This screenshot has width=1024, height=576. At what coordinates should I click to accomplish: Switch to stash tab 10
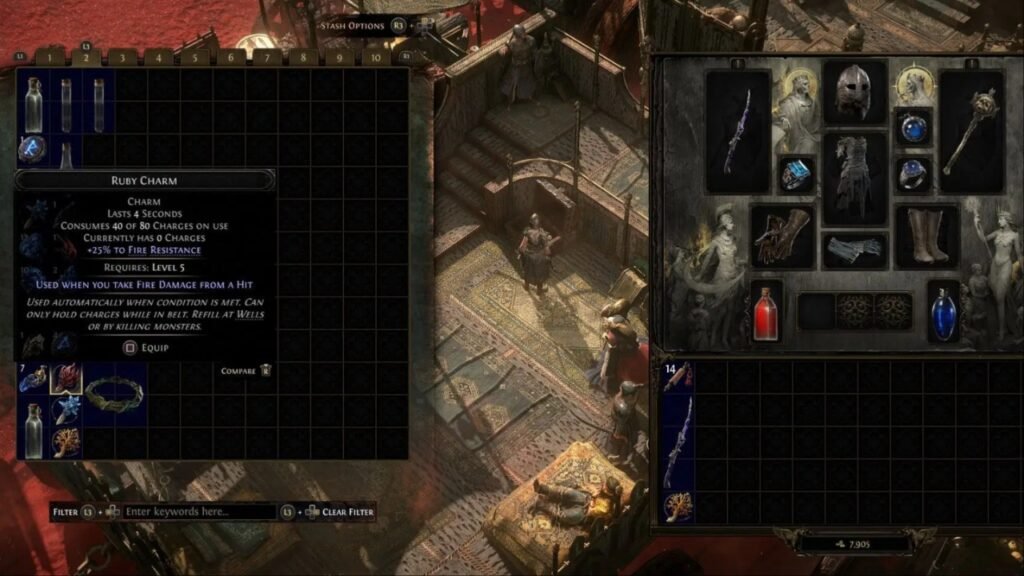[x=376, y=58]
